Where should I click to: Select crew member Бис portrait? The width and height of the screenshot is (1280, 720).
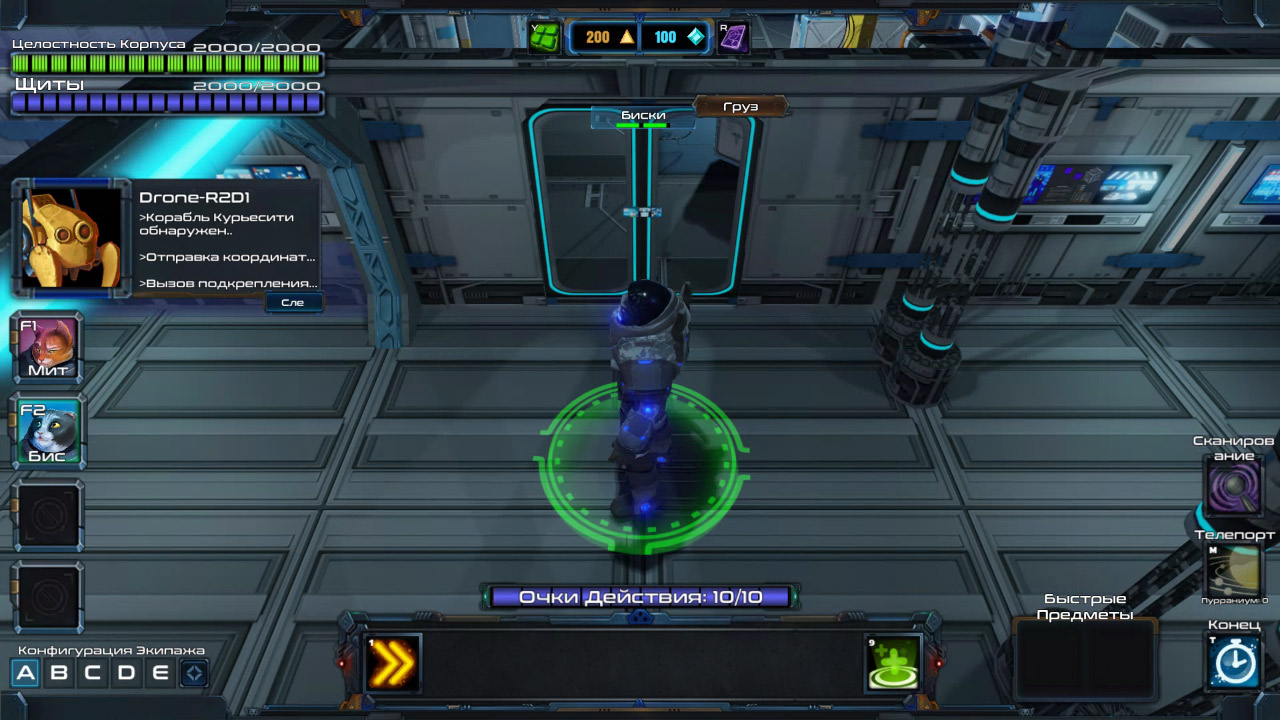tap(48, 433)
